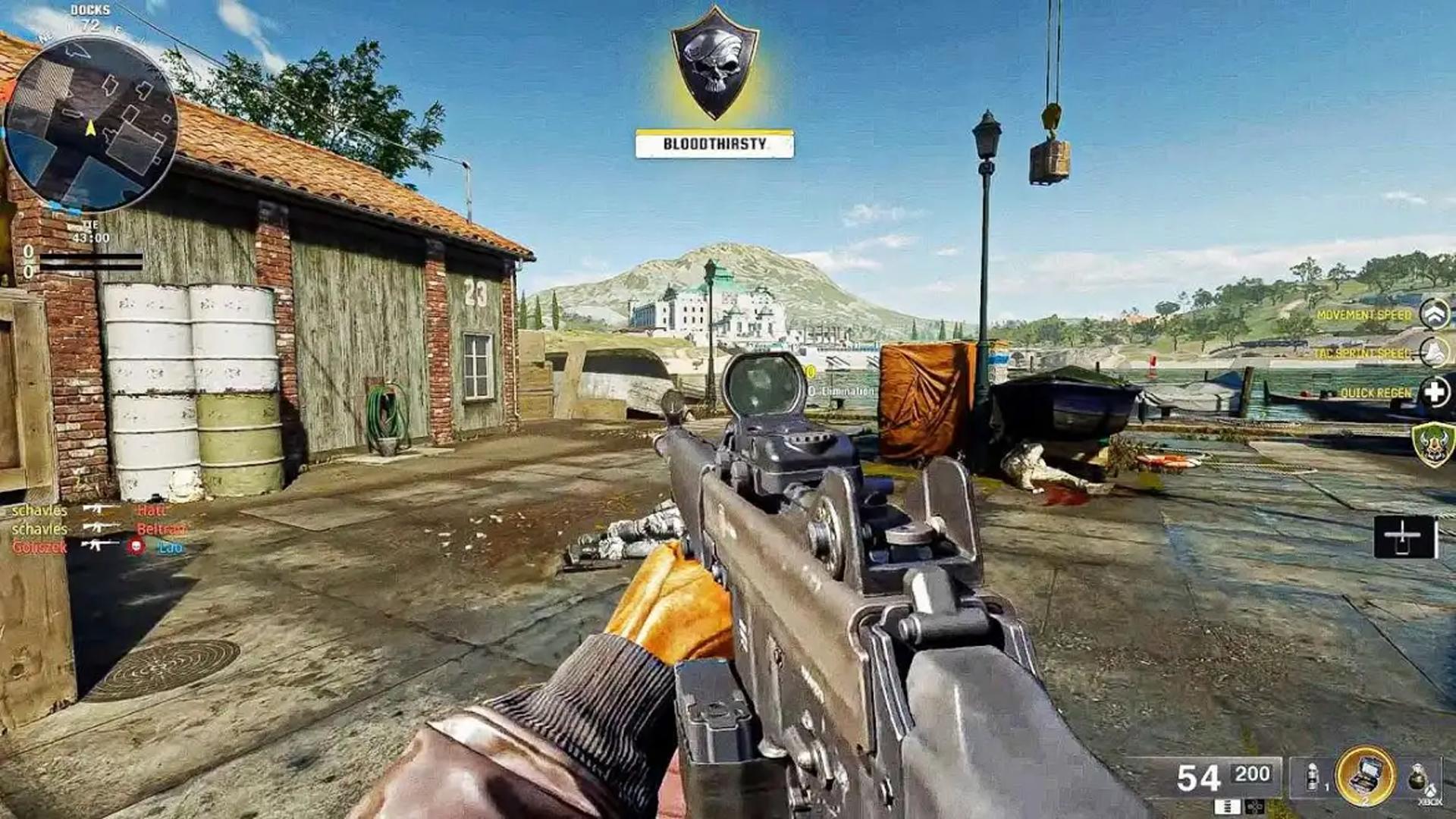Click the DOCKS map name label
This screenshot has height=819, width=1456.
click(91, 11)
